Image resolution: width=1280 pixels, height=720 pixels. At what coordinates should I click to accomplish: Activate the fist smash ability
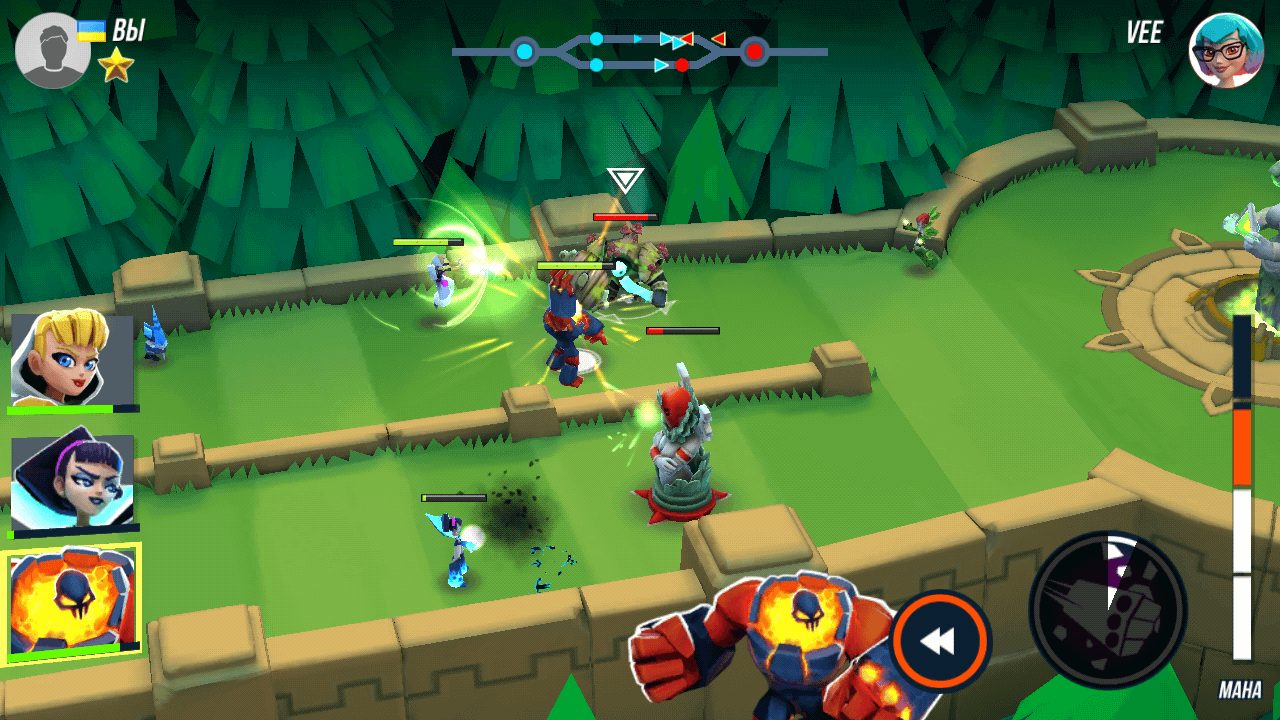click(x=1107, y=609)
